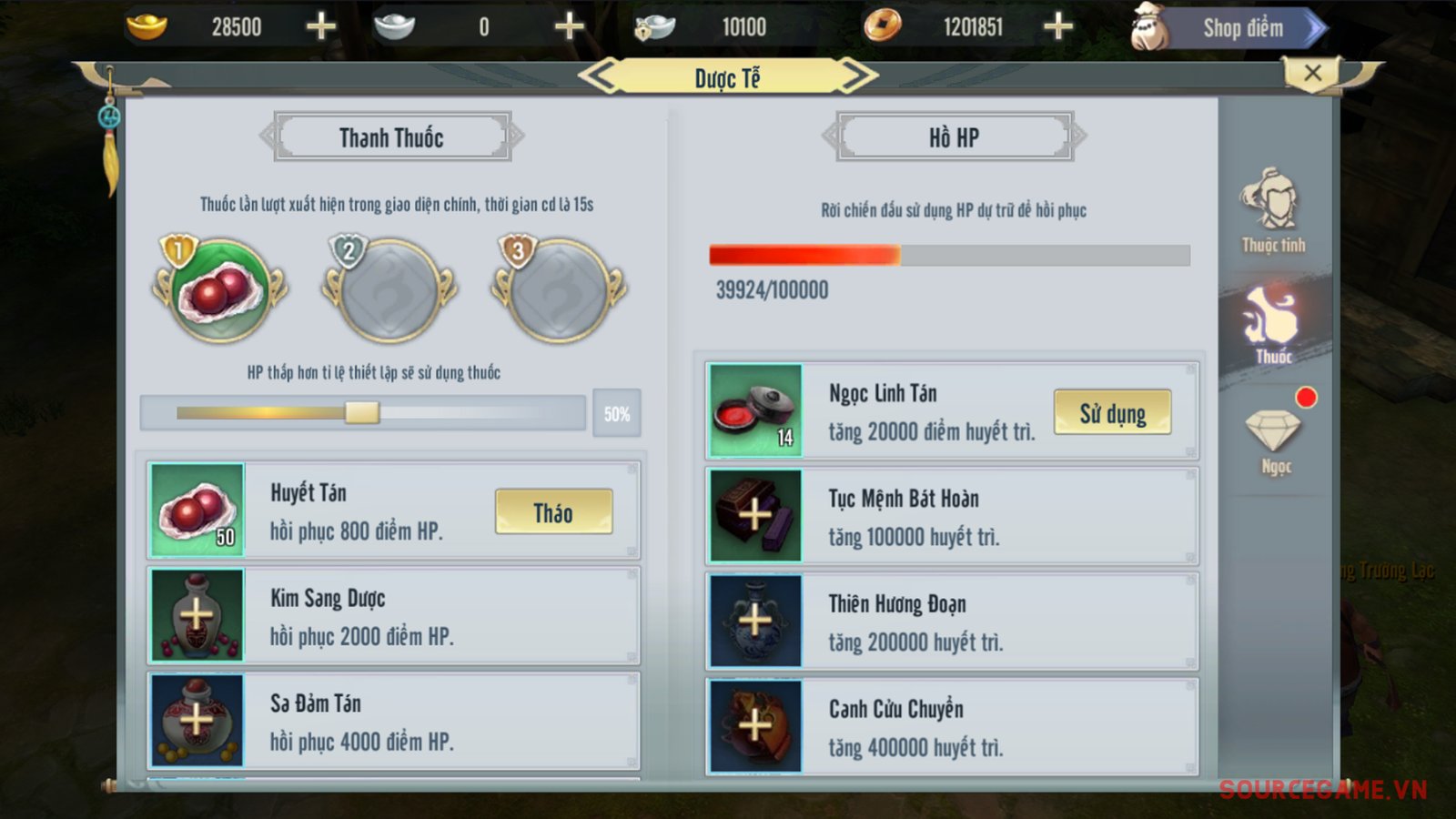Choose the Tục Mệnh Bát Hoàn item
Screen dimensions: 1456x819
952,517
